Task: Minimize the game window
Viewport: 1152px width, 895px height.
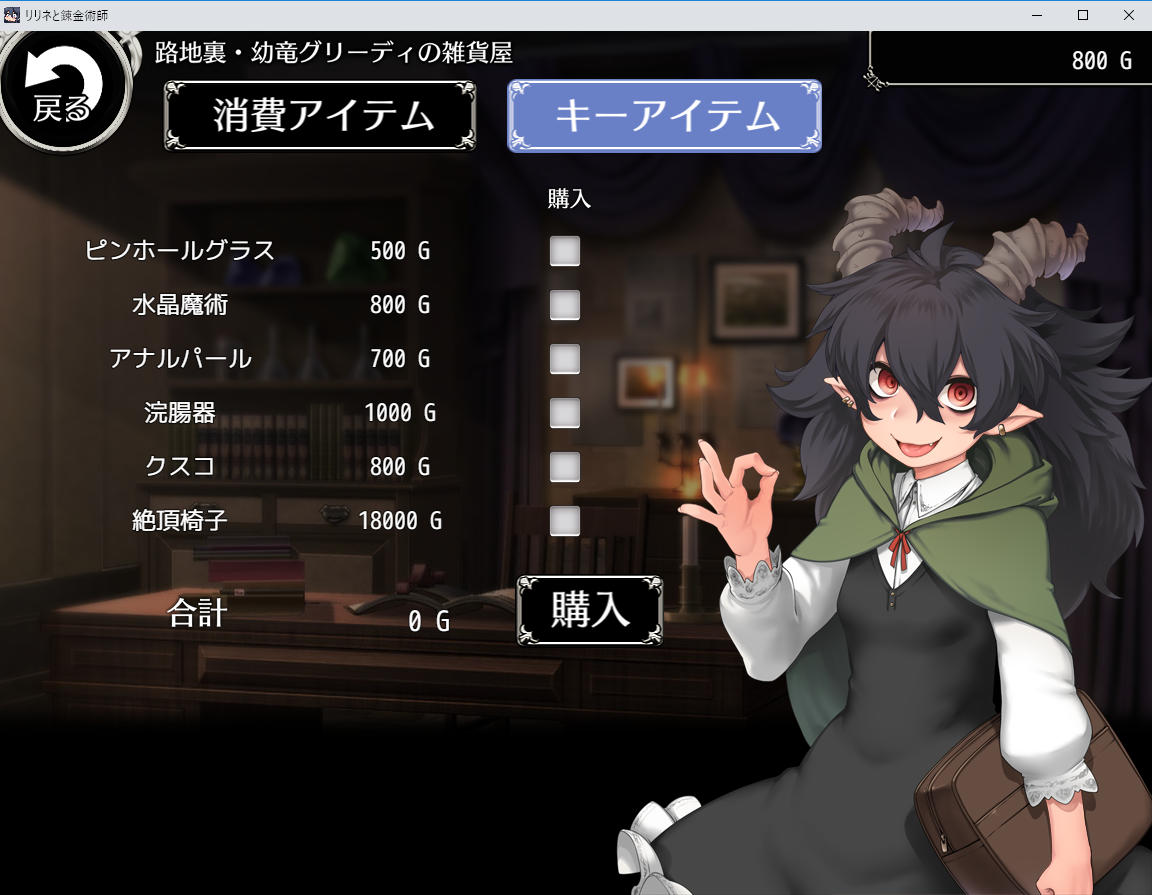Action: [x=1036, y=15]
